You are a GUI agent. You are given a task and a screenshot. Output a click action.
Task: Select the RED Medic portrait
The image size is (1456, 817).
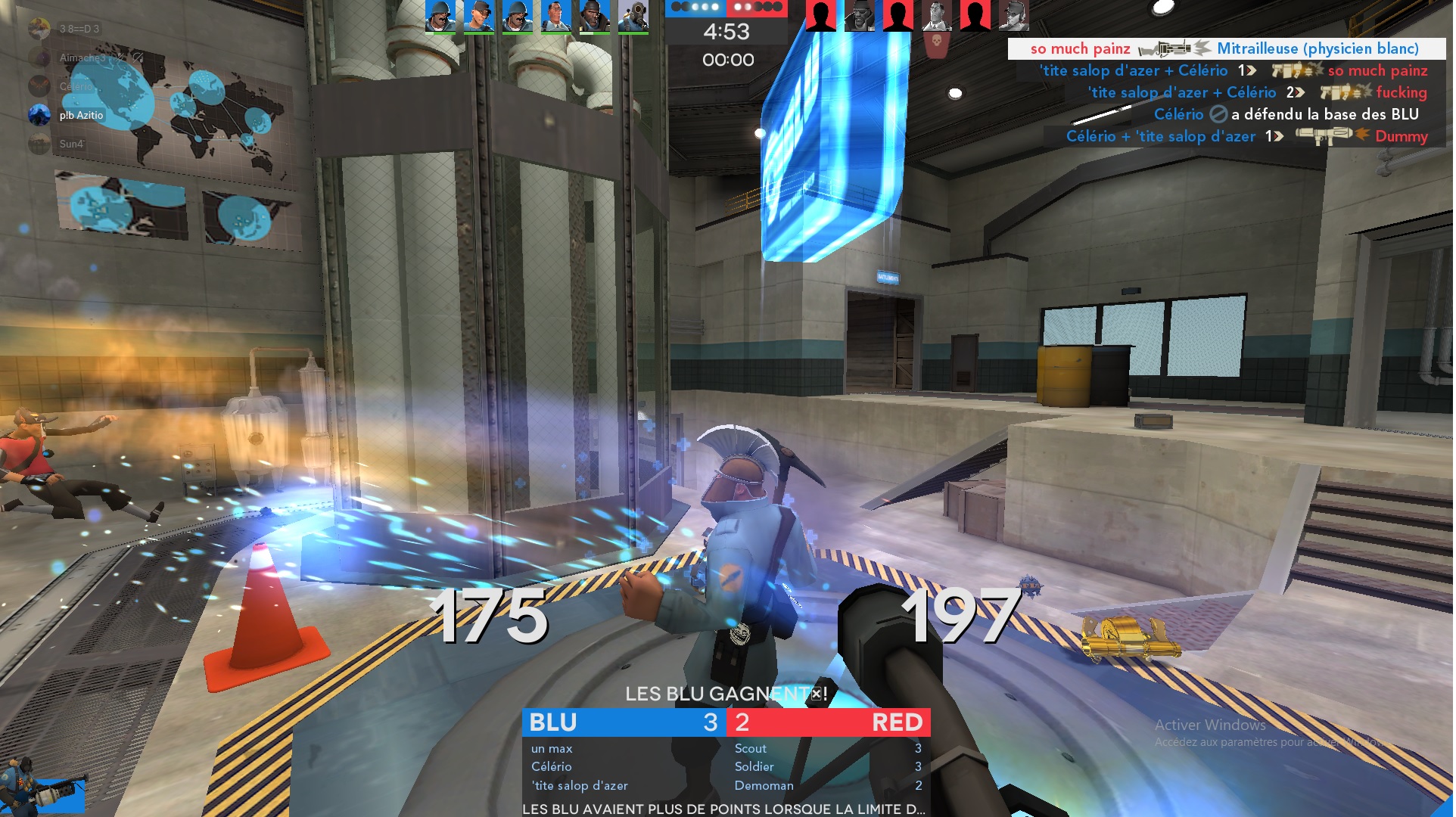pyautogui.click(x=938, y=17)
